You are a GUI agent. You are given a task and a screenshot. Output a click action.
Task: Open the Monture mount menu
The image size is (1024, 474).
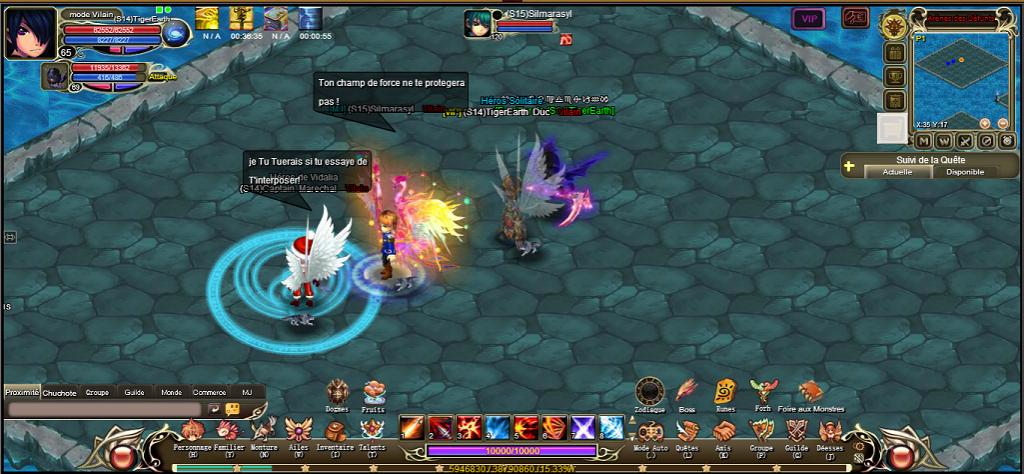click(264, 431)
